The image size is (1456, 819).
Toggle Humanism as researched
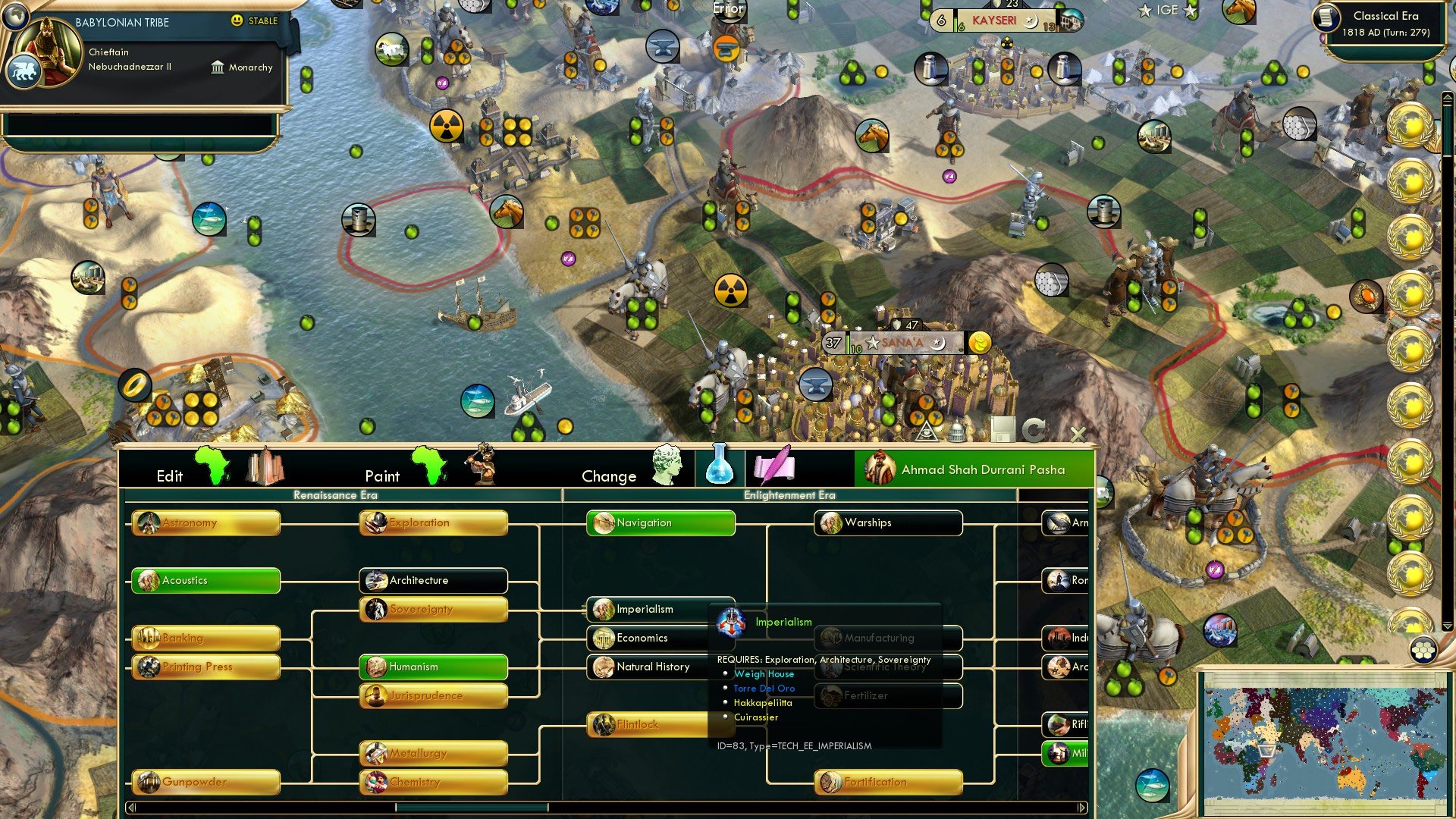coord(432,667)
